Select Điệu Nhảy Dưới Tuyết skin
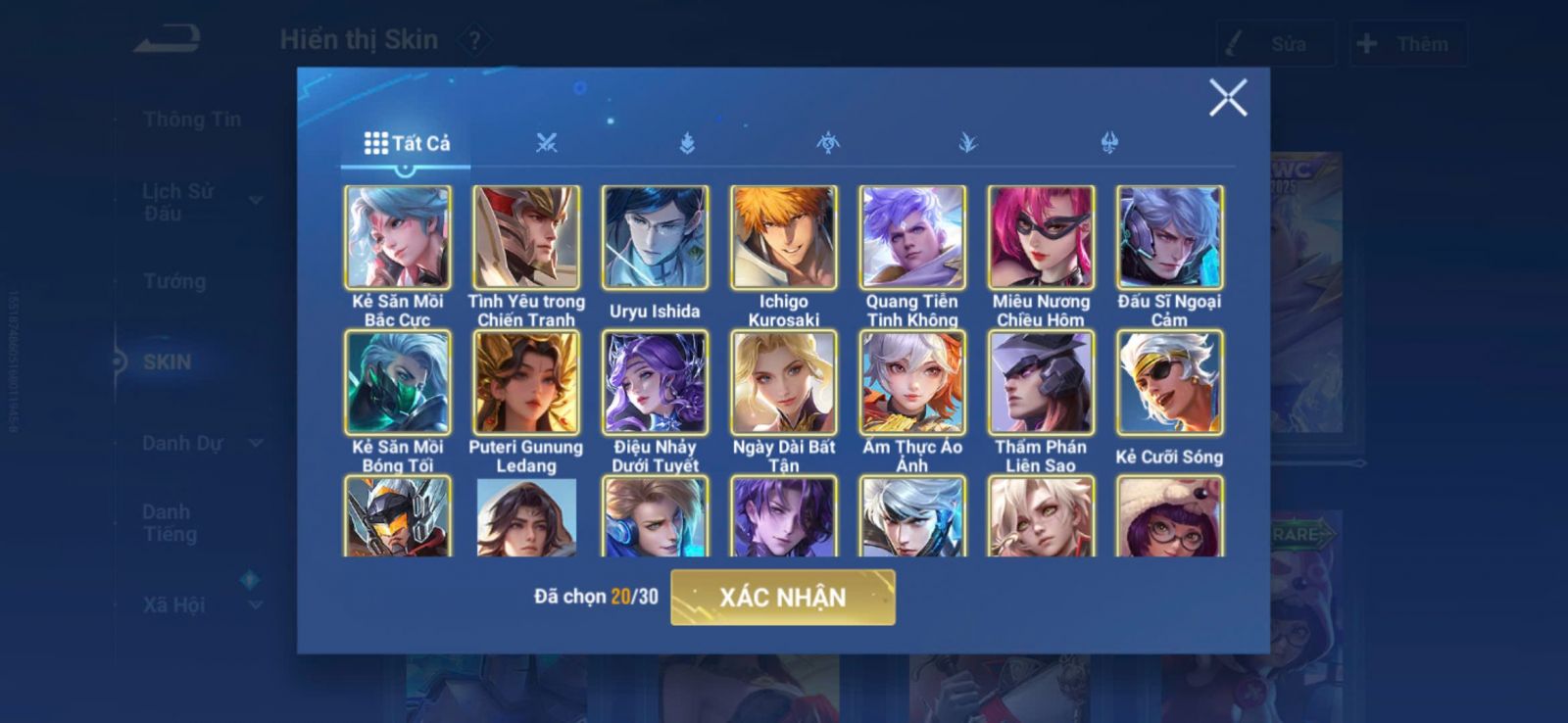Viewport: 1568px width, 723px height. (655, 382)
